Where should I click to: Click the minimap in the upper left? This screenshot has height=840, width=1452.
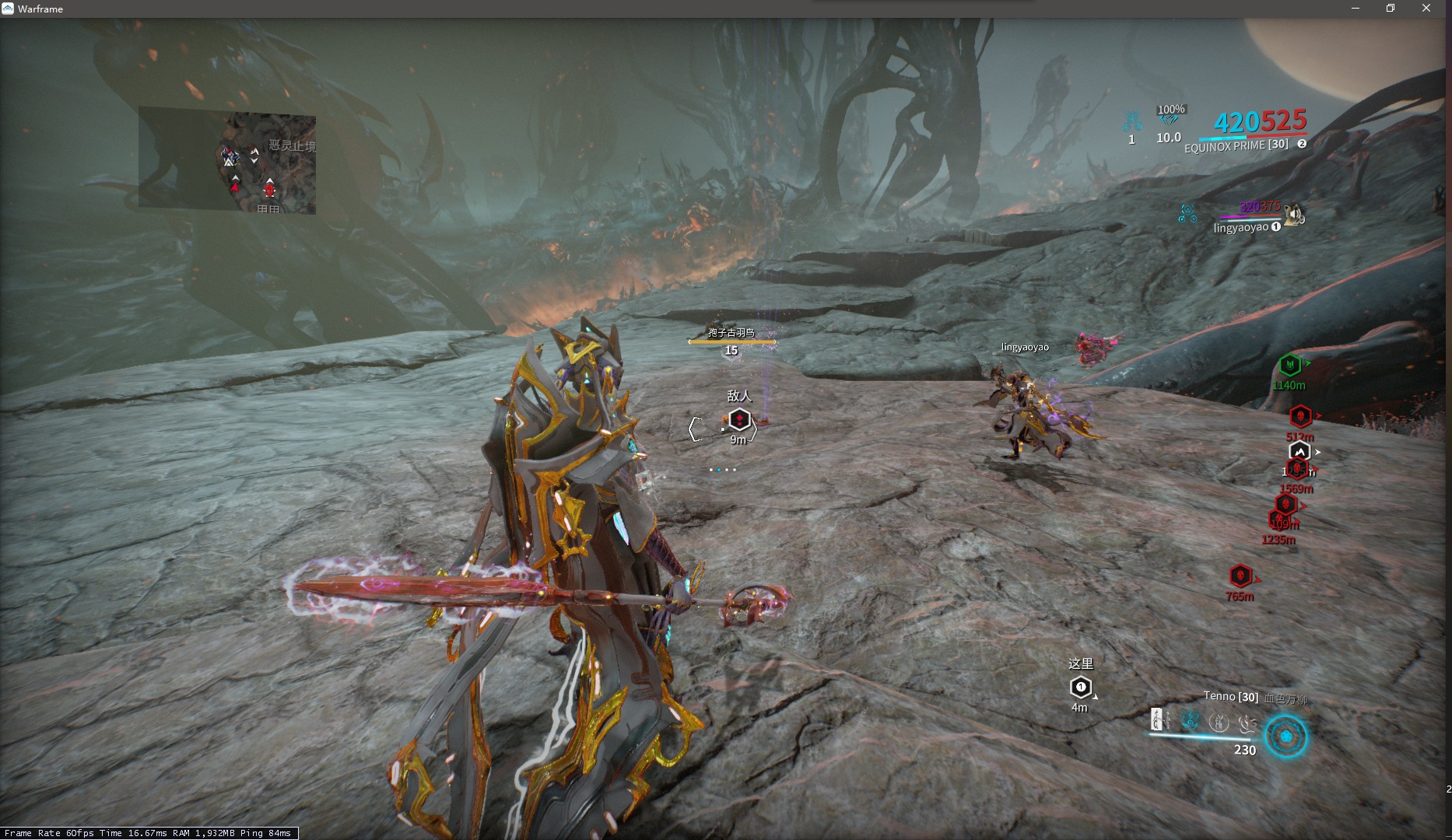(227, 160)
